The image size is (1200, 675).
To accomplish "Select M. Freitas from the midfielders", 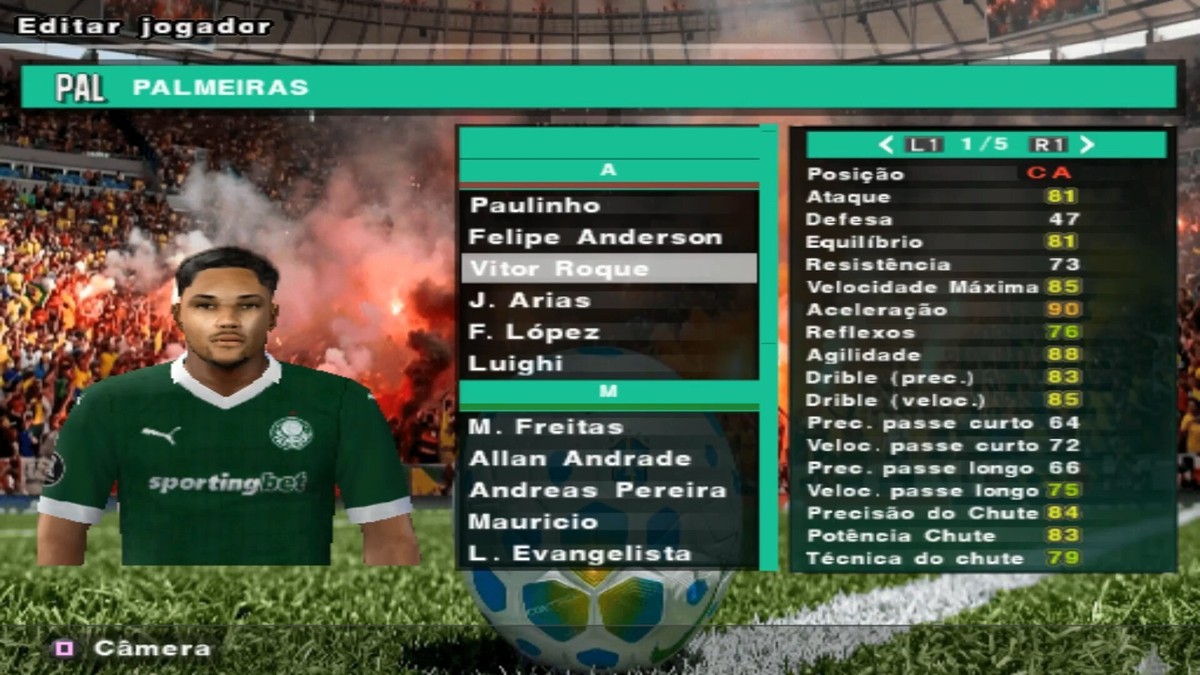I will (545, 427).
